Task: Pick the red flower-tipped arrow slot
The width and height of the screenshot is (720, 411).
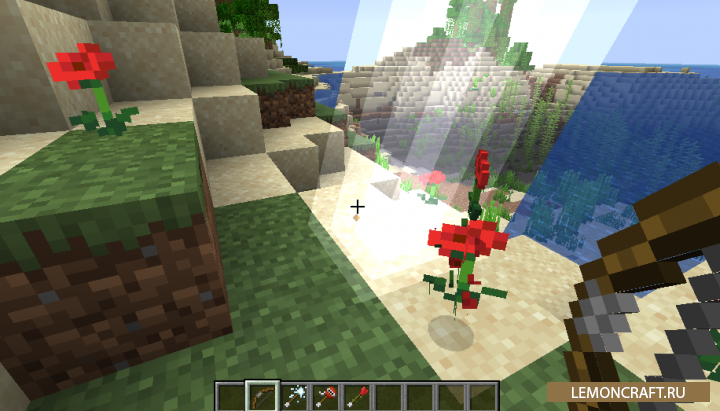Action: coord(357,395)
